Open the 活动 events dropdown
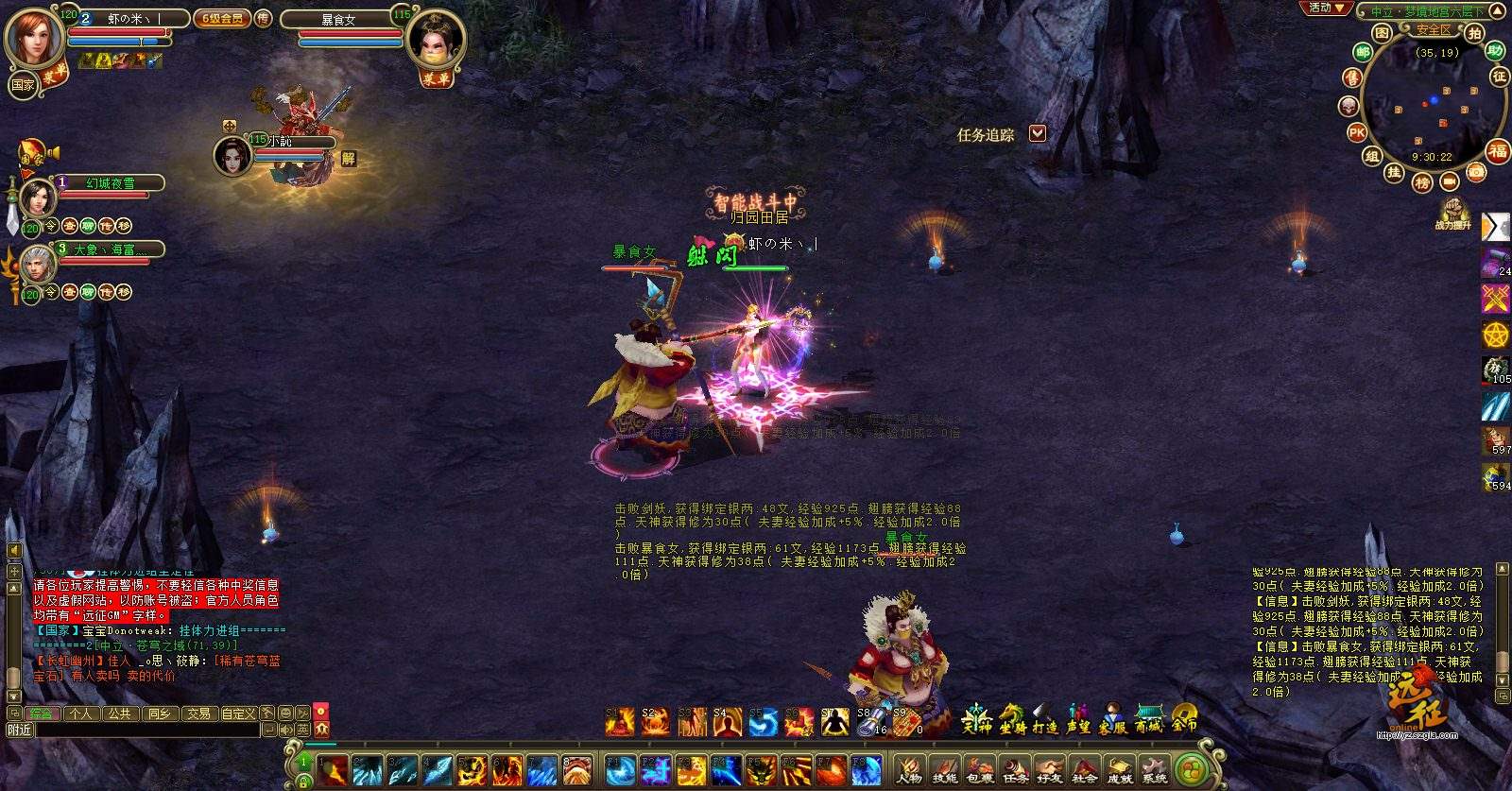Image resolution: width=1512 pixels, height=791 pixels. [1325, 9]
